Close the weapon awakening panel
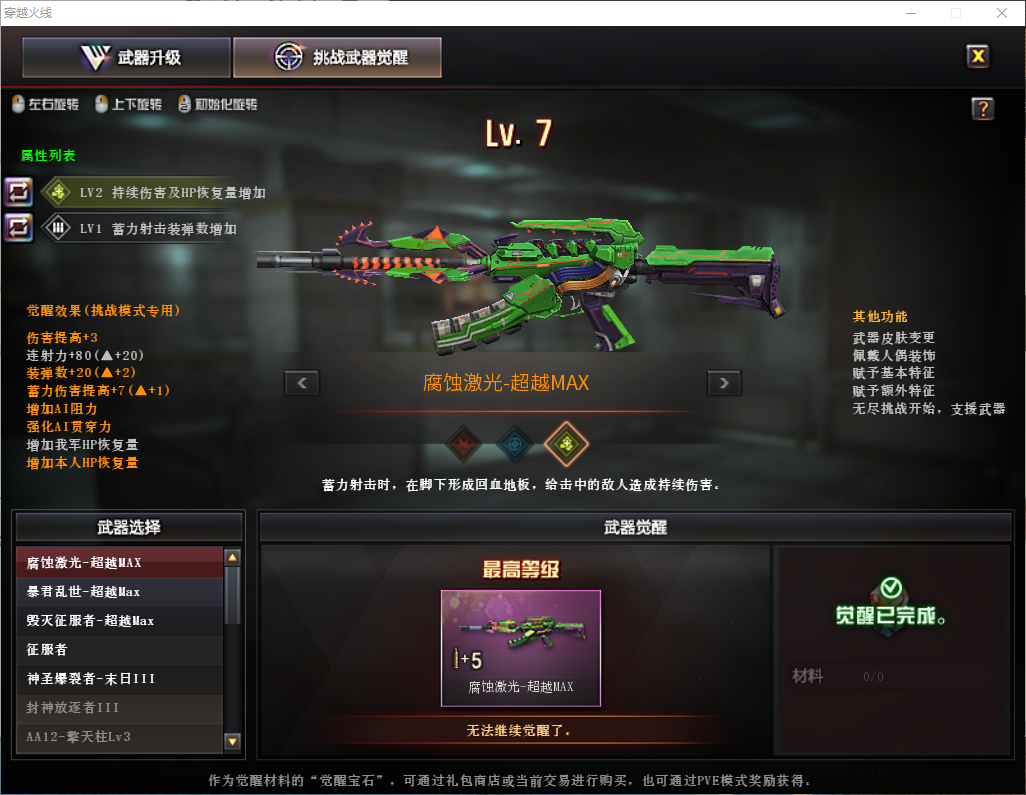 978,56
